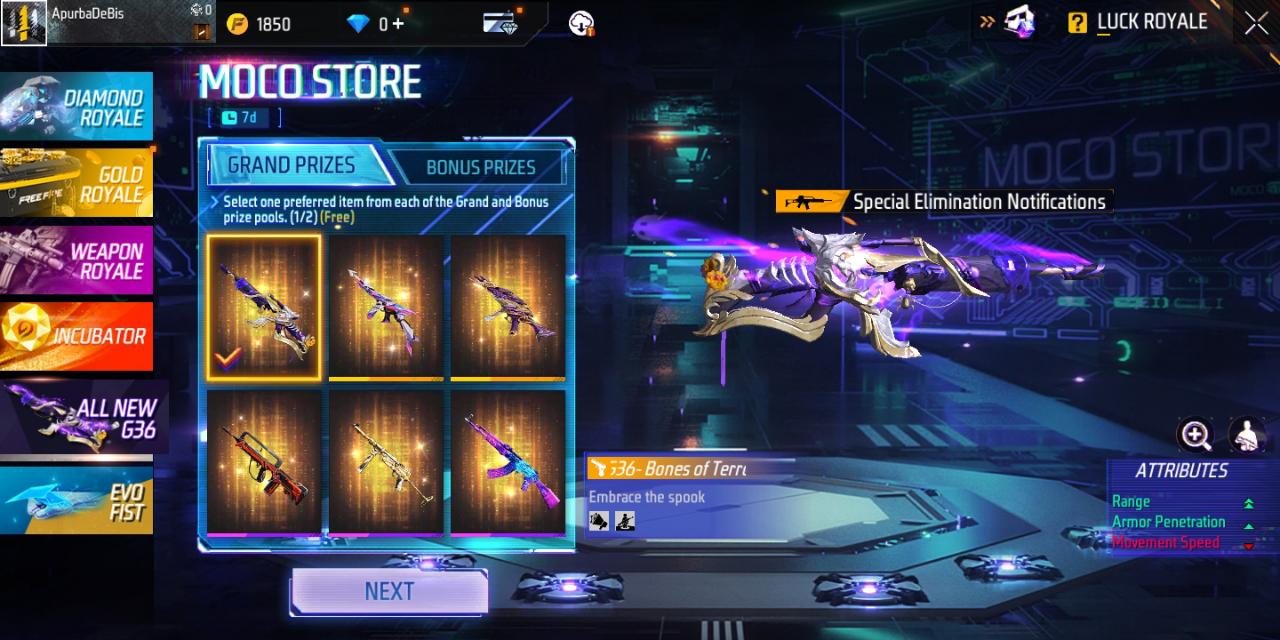This screenshot has height=640, width=1280.
Task: Choose the red FAMAS gun skin prize
Action: pos(264,461)
